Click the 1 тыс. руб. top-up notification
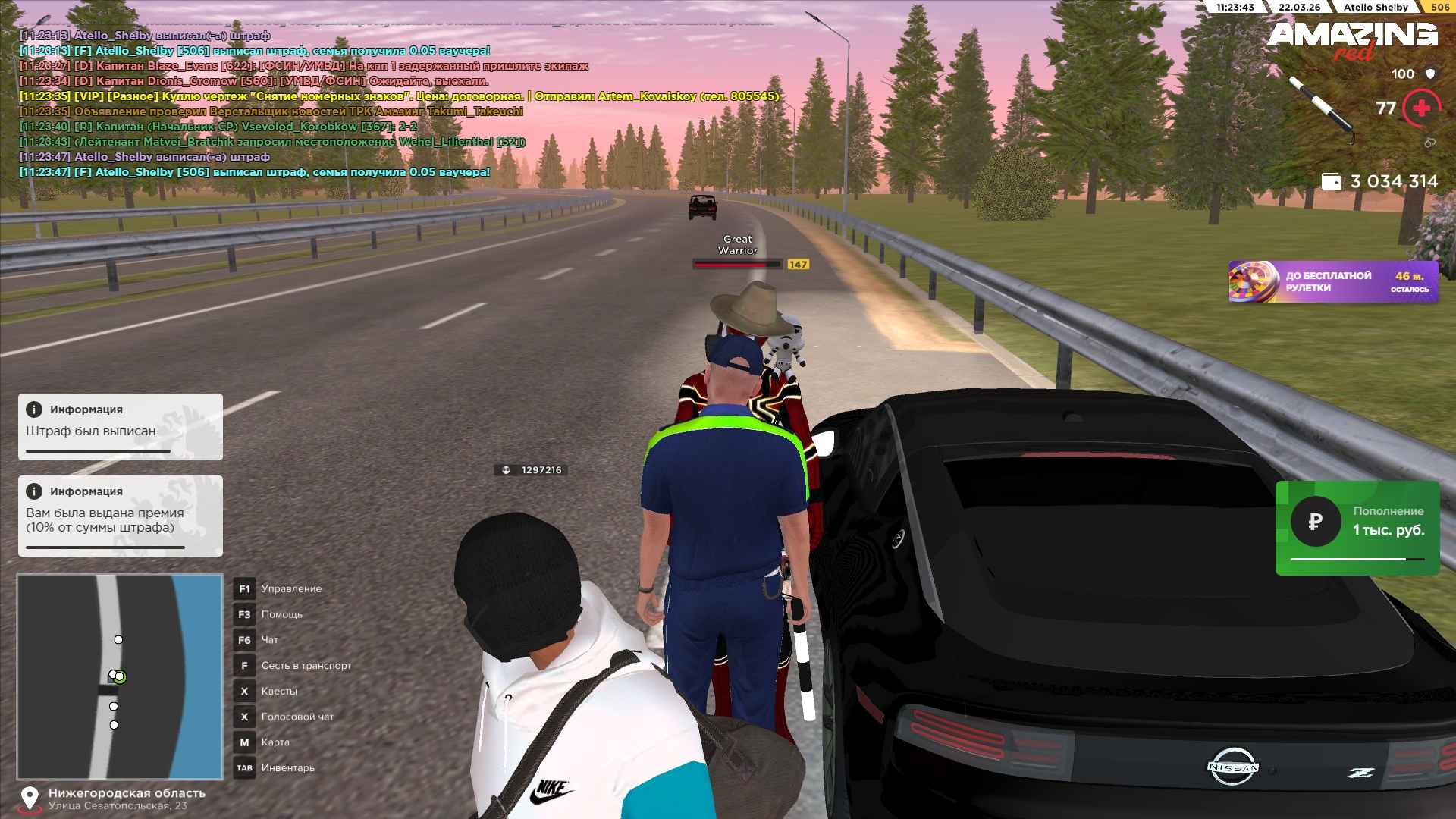This screenshot has height=819, width=1456. coord(1357,528)
